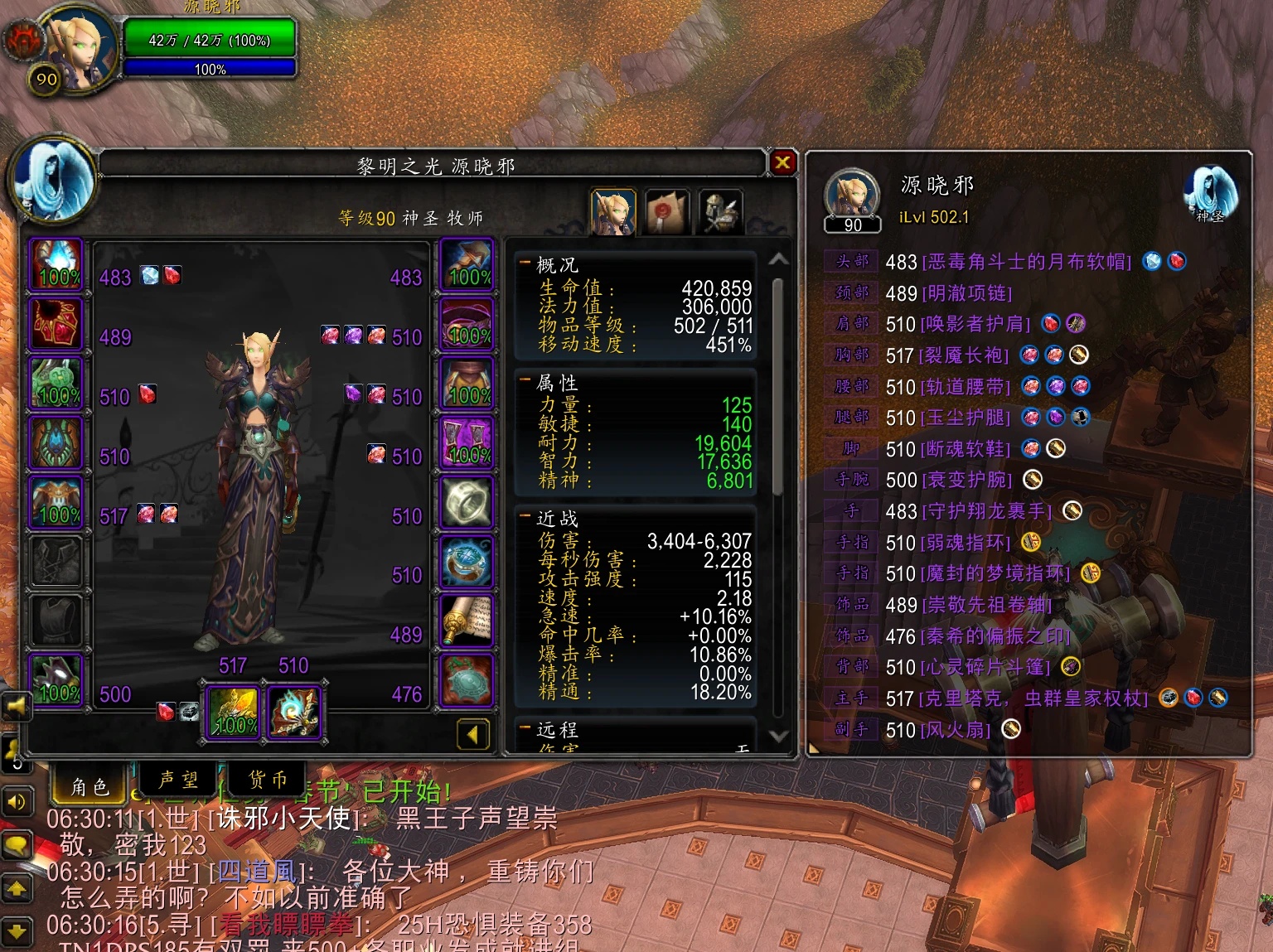
Task: Open the 货币 currency tab
Action: (268, 780)
